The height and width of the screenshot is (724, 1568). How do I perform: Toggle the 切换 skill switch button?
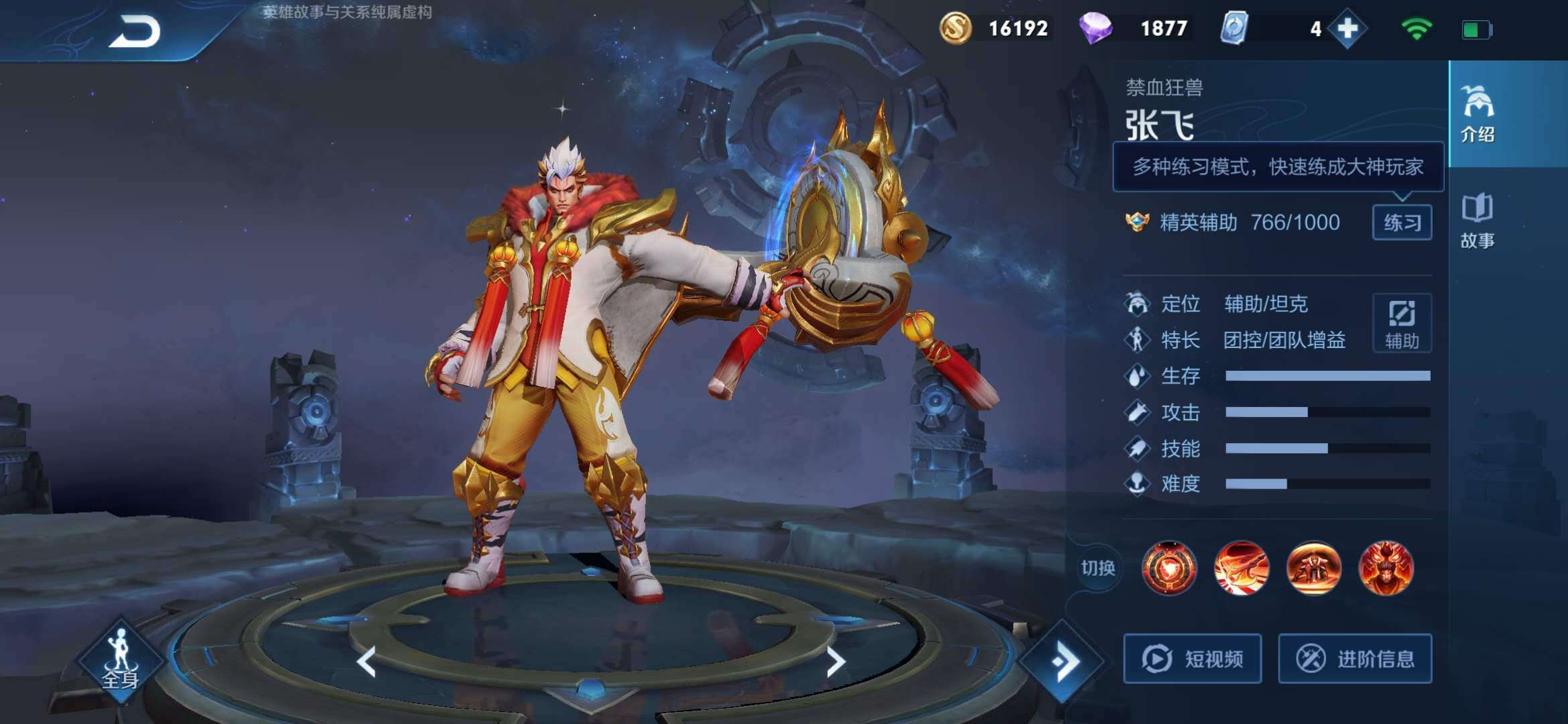1098,568
